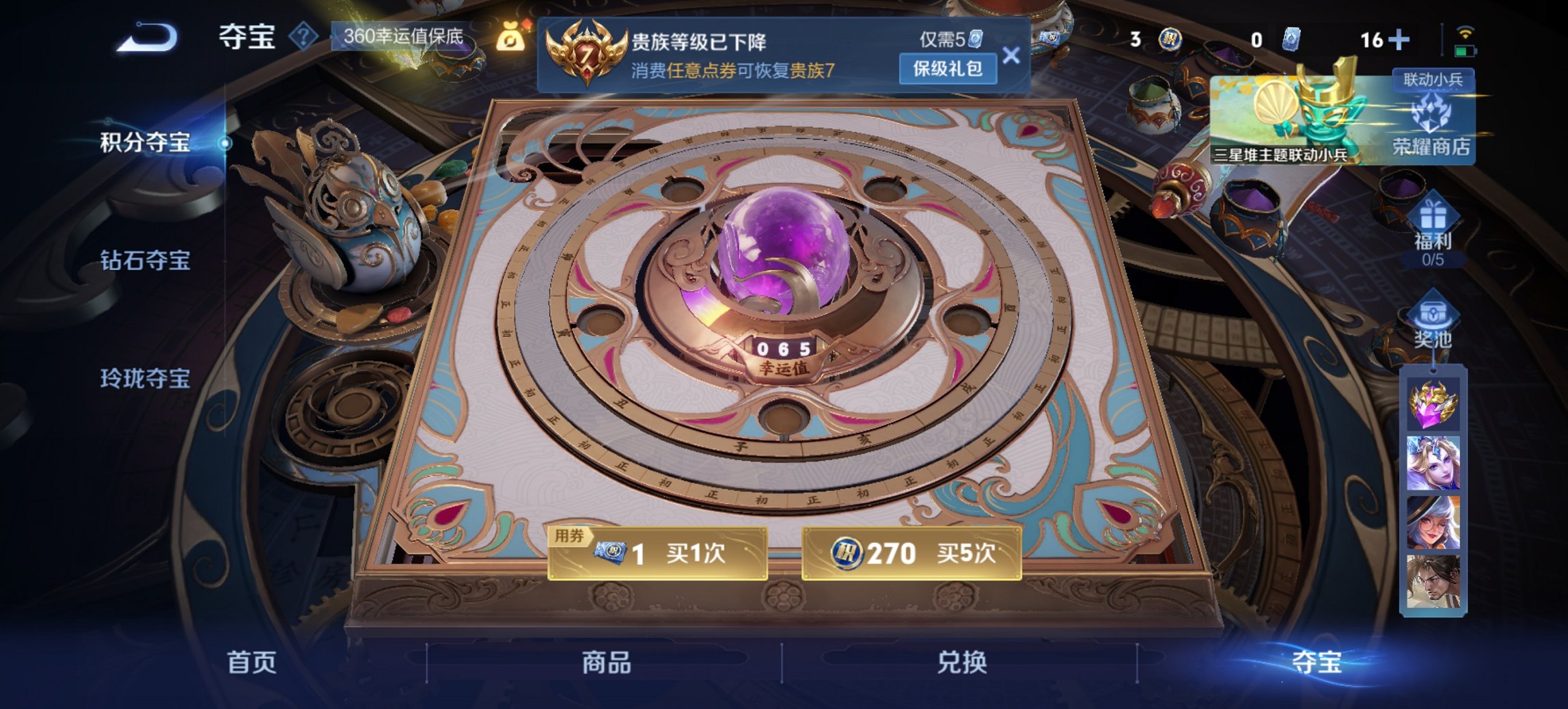Dismiss the noble banner with the X

coord(1012,55)
